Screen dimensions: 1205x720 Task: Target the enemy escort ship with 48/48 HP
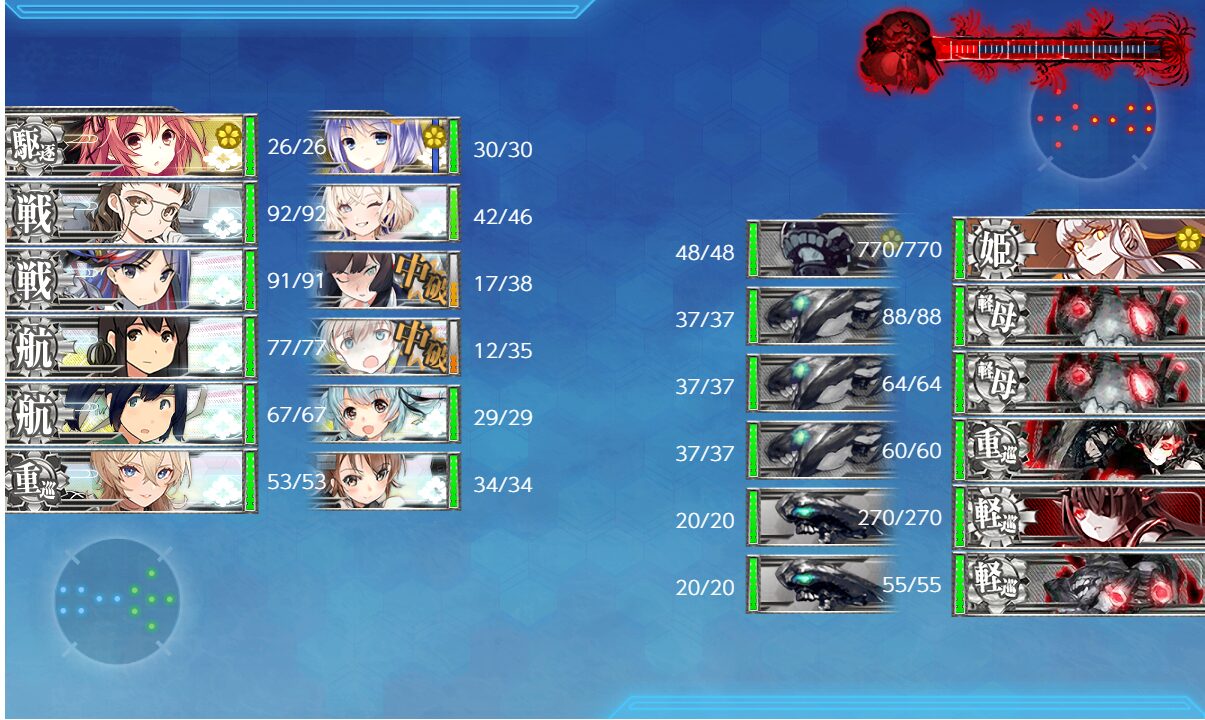(x=820, y=248)
